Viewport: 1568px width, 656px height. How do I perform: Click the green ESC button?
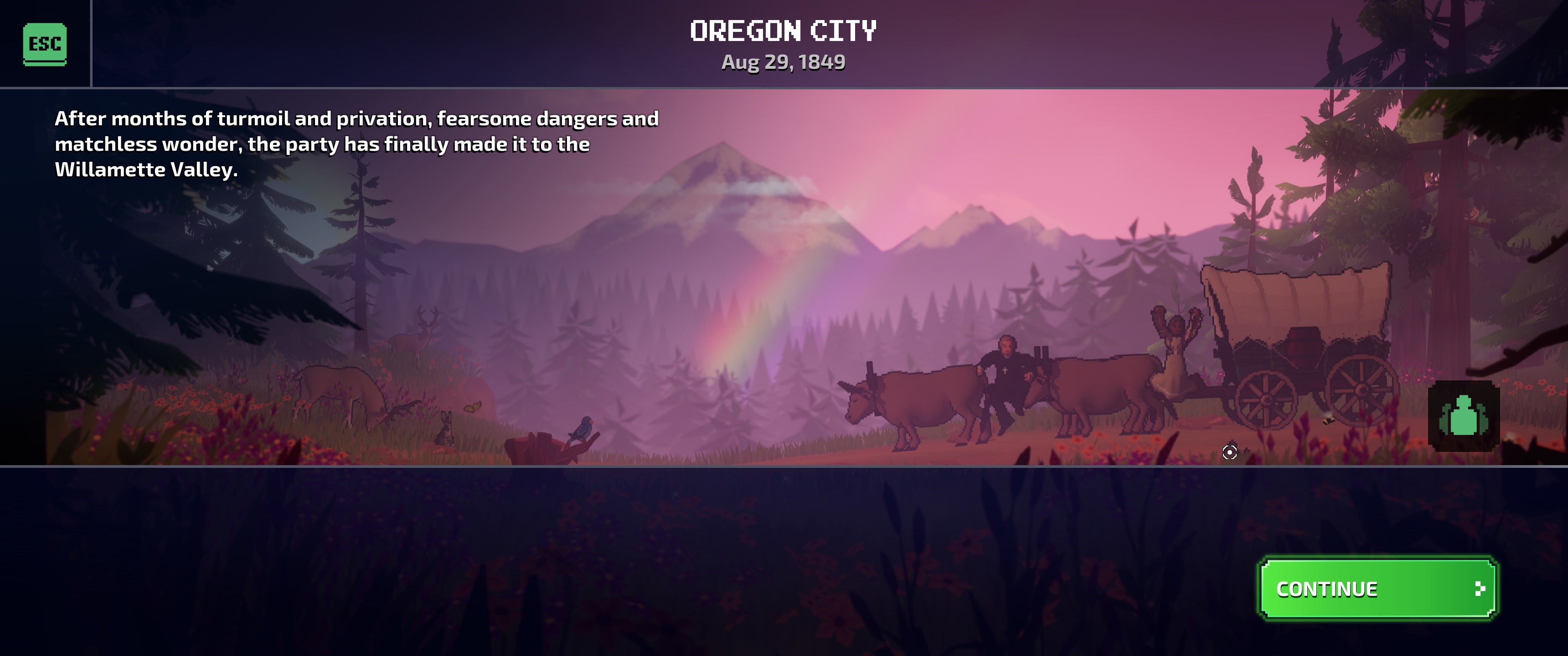point(44,44)
